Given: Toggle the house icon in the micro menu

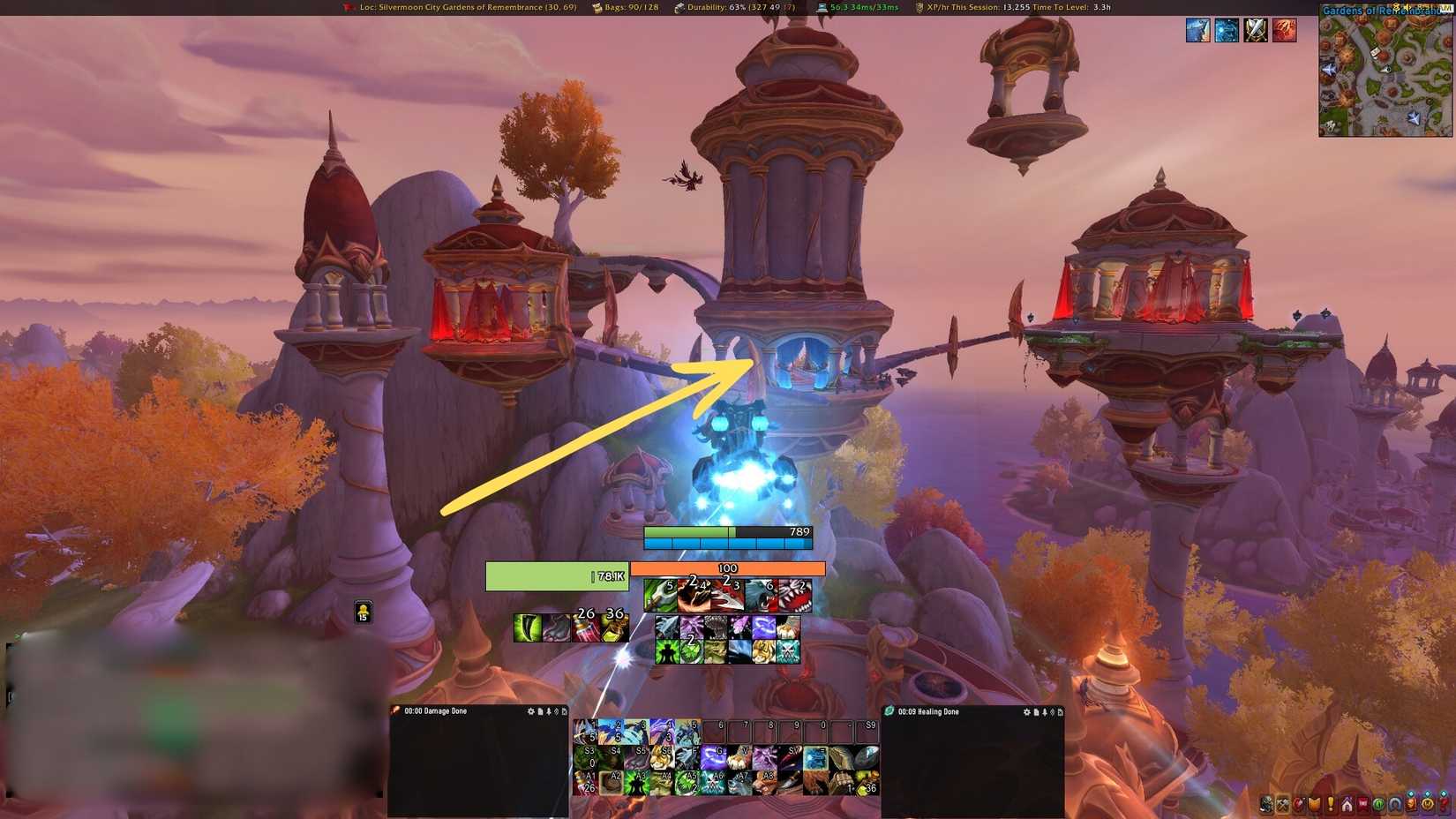Looking at the screenshot, I should coord(1347,804).
